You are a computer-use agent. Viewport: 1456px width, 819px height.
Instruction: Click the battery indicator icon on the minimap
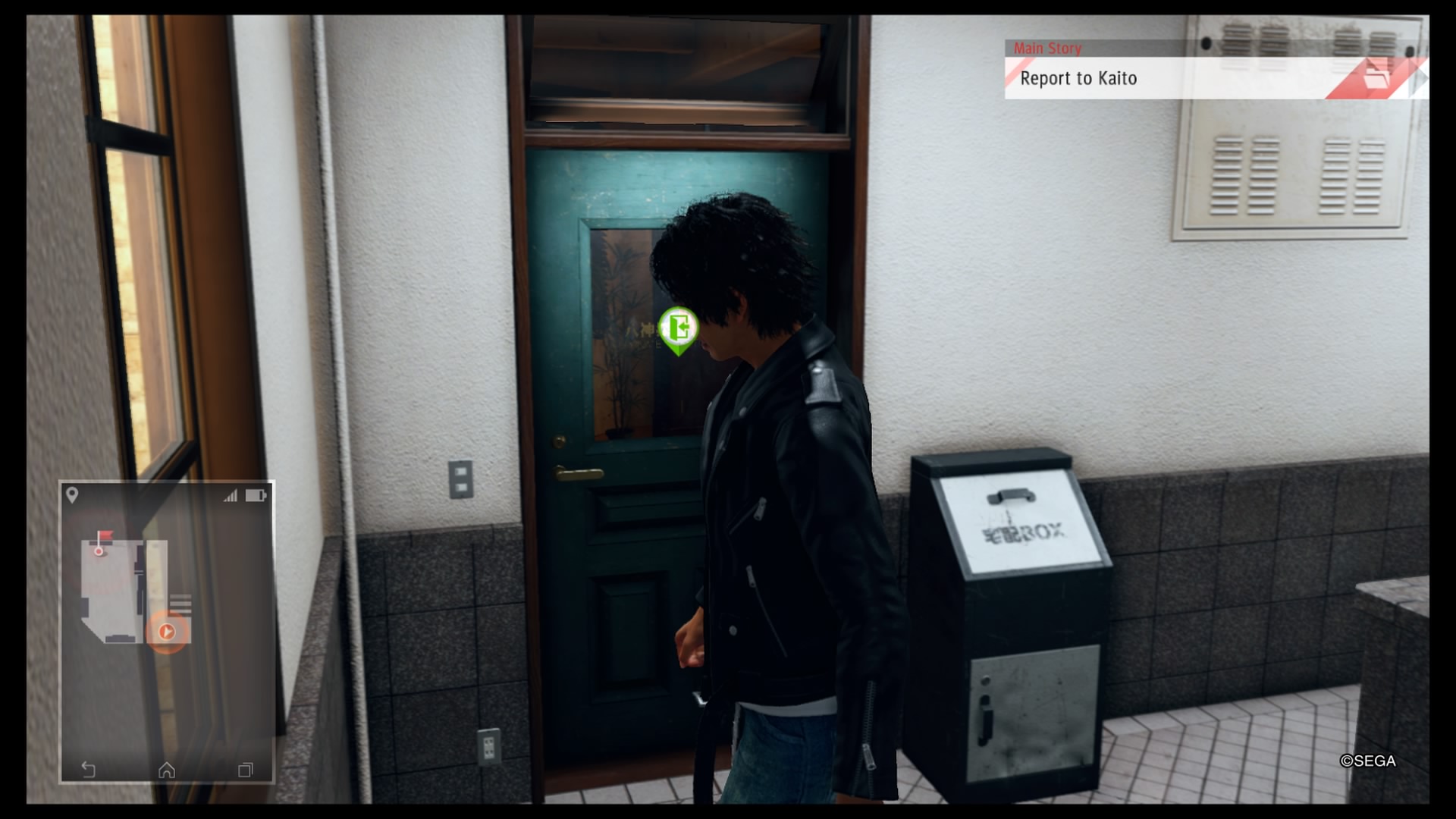coord(255,495)
